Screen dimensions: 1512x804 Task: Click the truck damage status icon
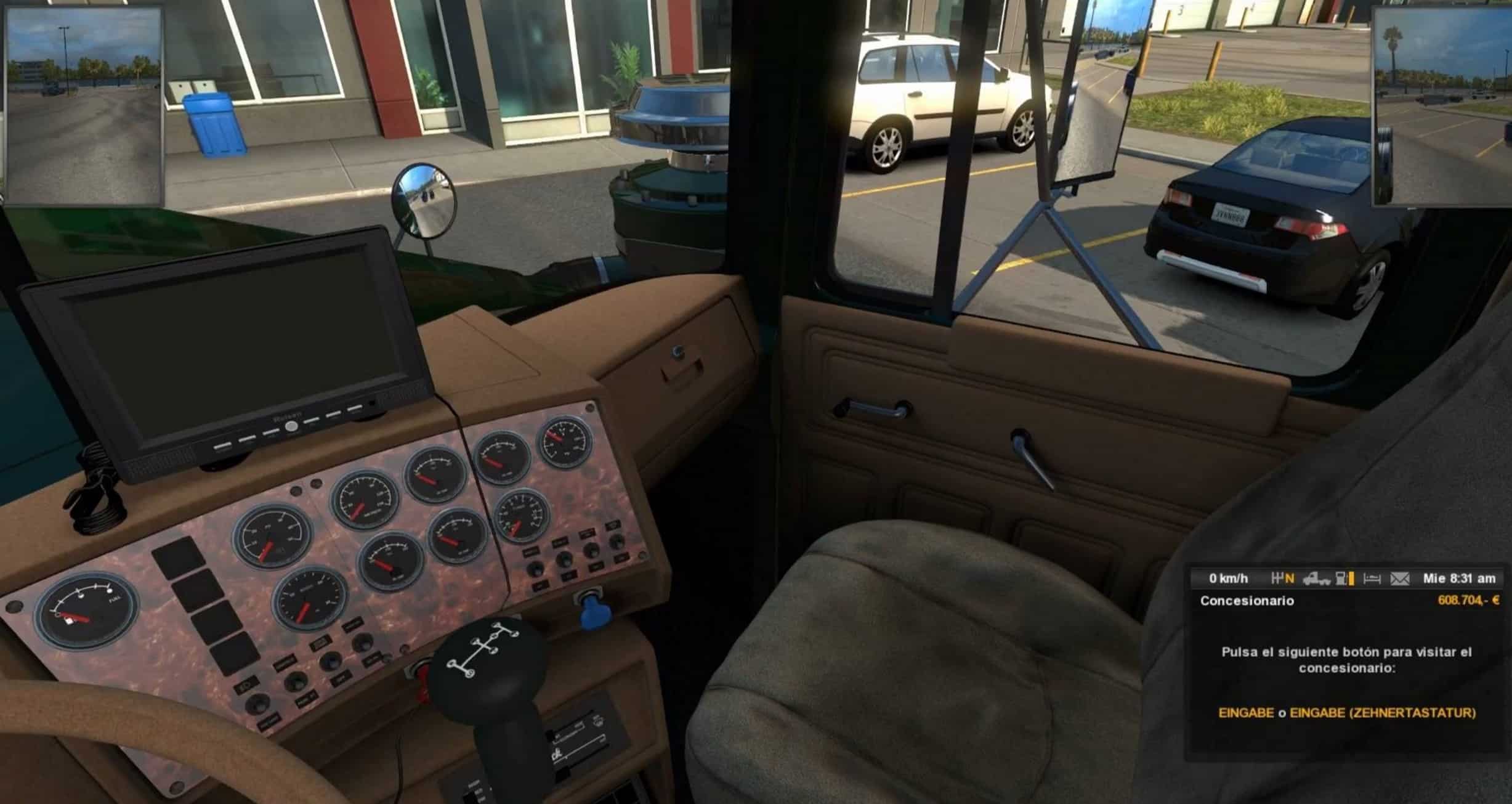1312,579
